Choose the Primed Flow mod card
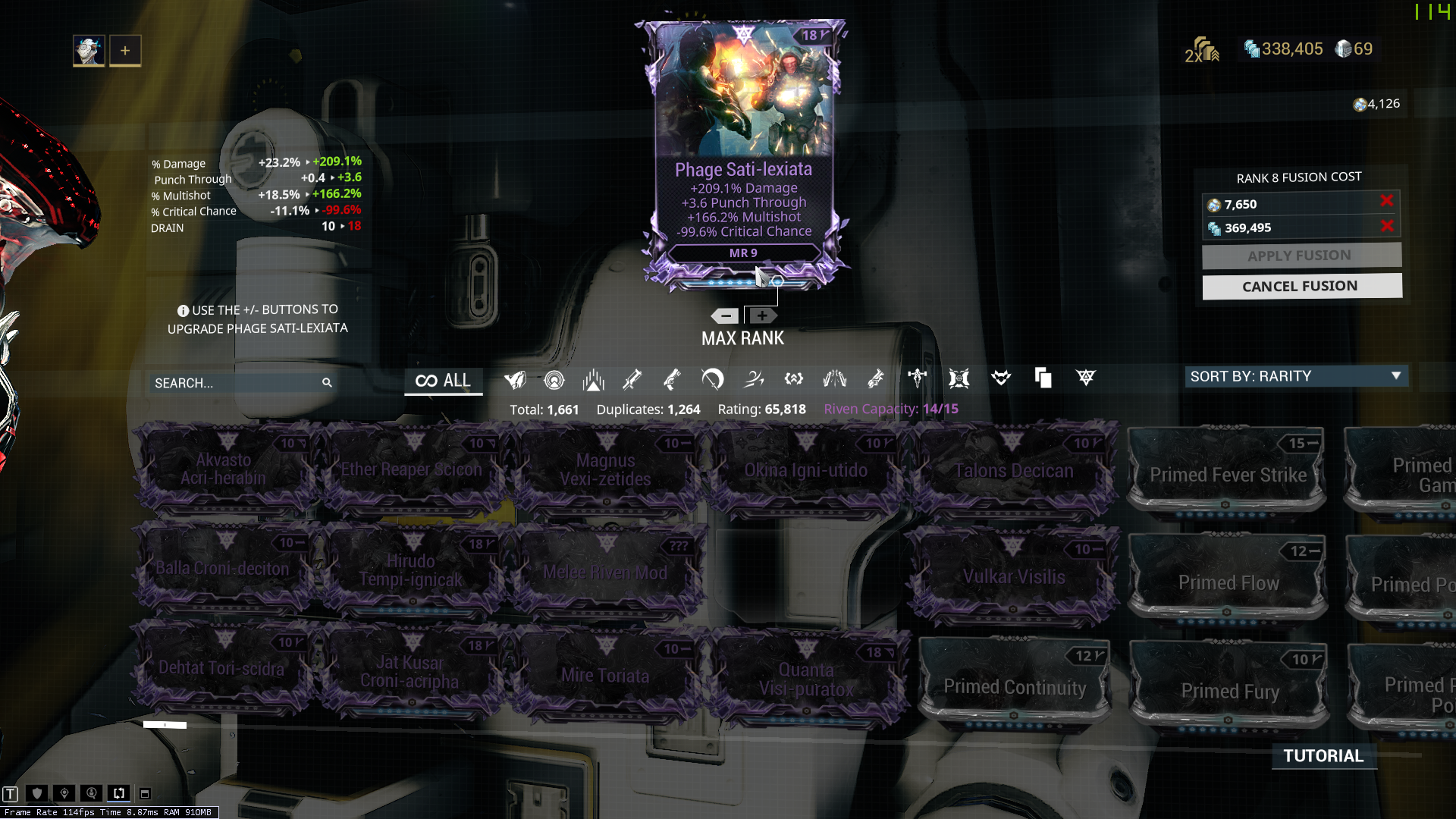Image resolution: width=1456 pixels, height=819 pixels. pyautogui.click(x=1228, y=582)
